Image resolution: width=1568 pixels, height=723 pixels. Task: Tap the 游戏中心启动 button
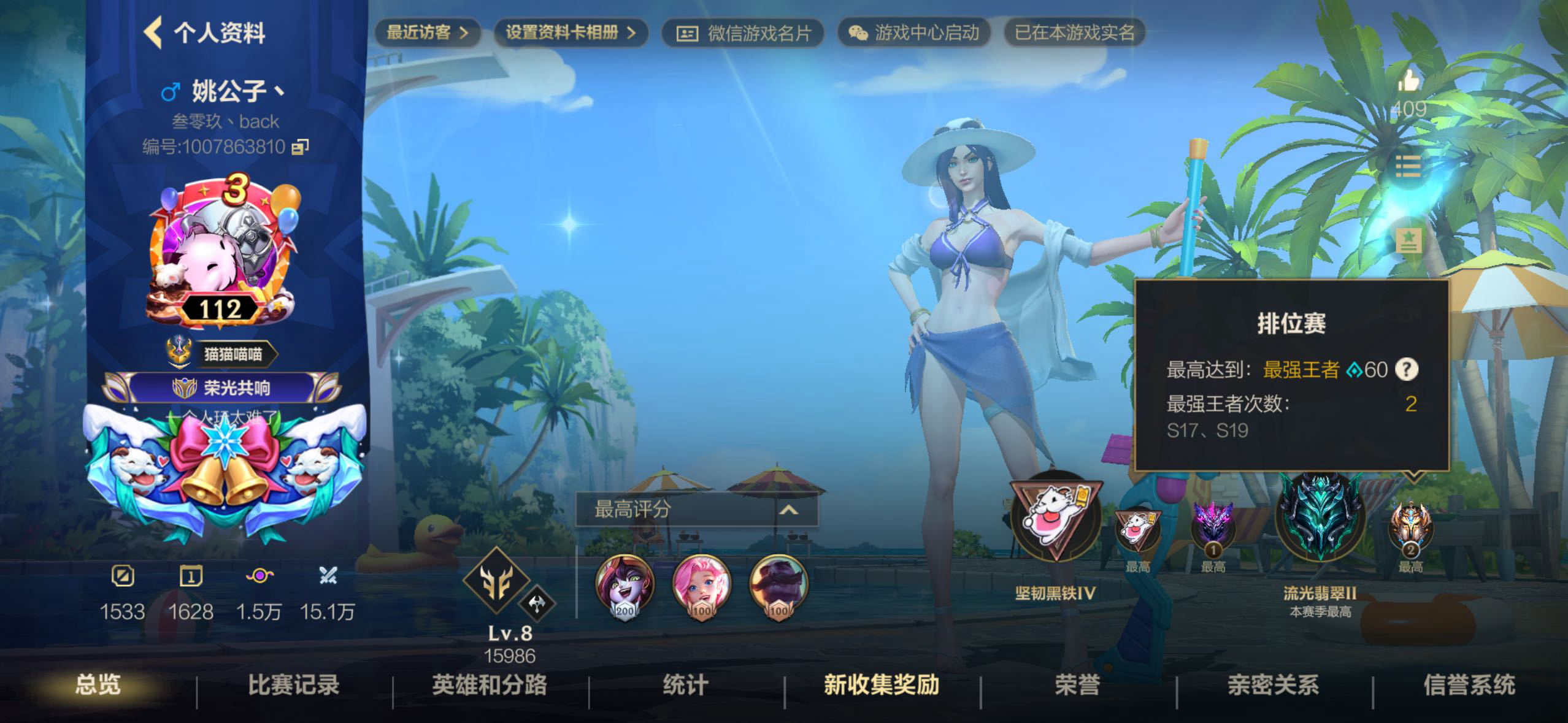click(914, 33)
